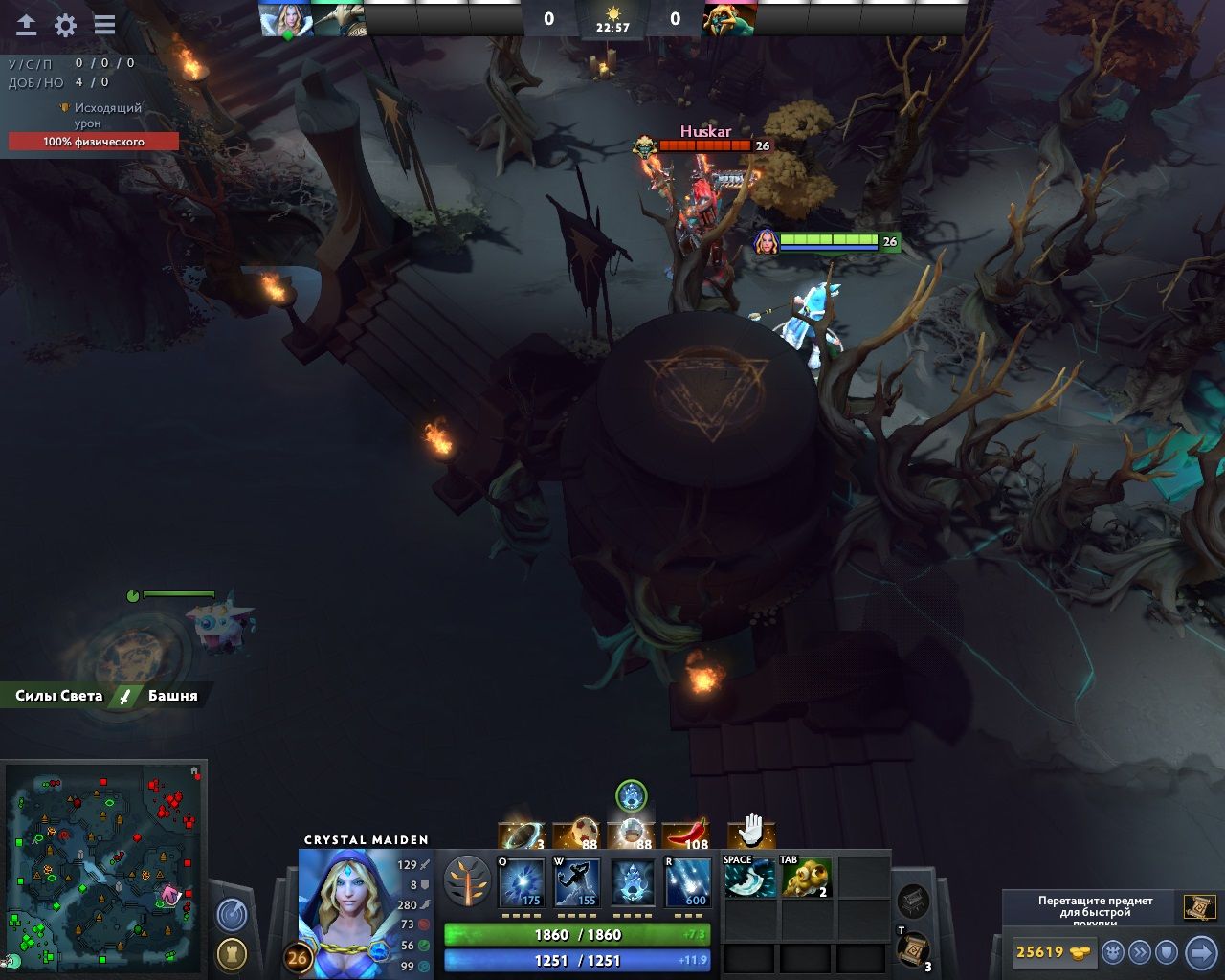Cast Freezing Field ultimate

tap(688, 881)
